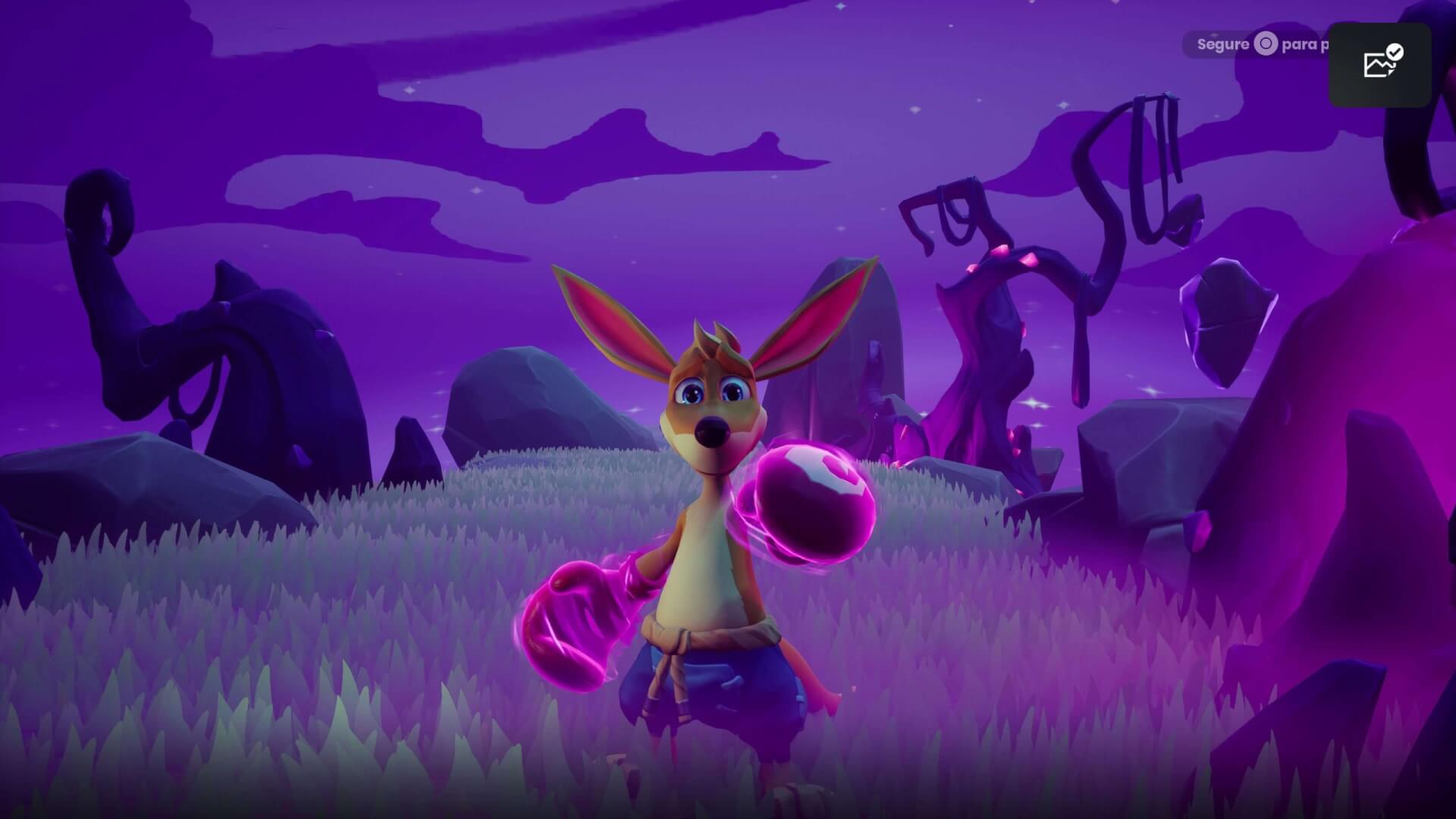Screen dimensions: 1456x819
Task: Click the dark notification panel at top right
Action: pos(1380,64)
